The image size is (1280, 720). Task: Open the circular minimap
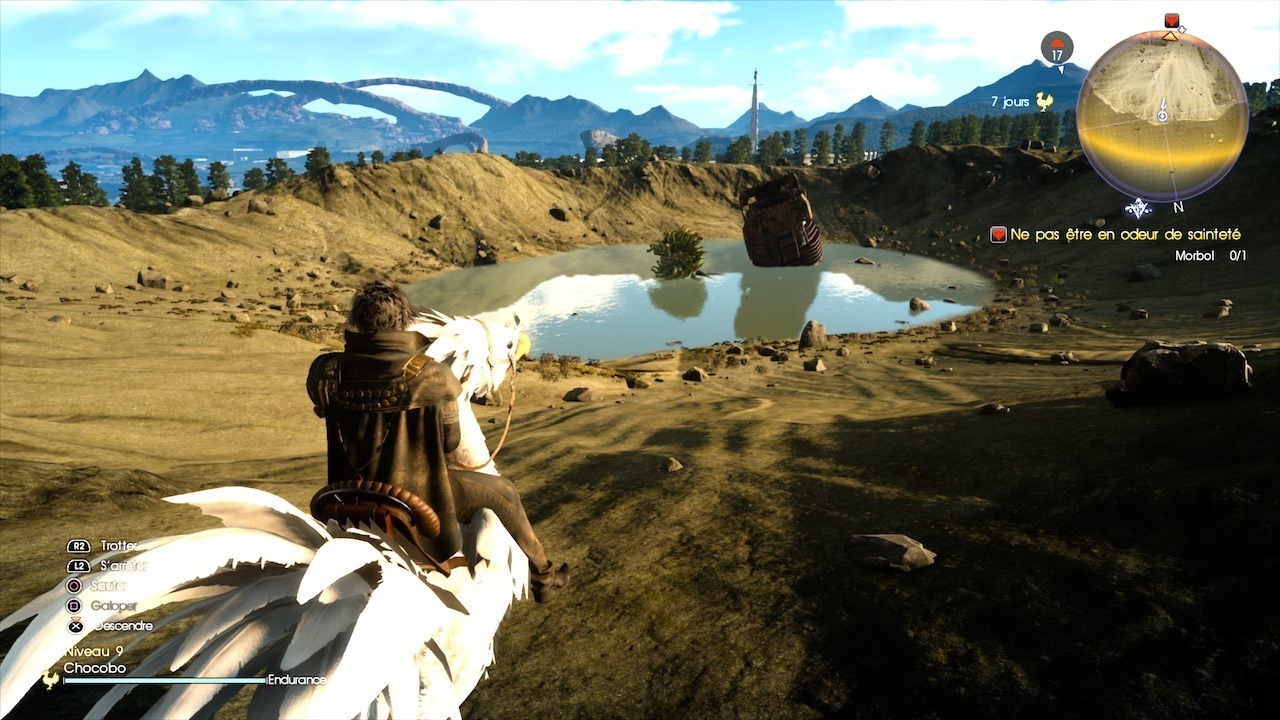pyautogui.click(x=1162, y=115)
